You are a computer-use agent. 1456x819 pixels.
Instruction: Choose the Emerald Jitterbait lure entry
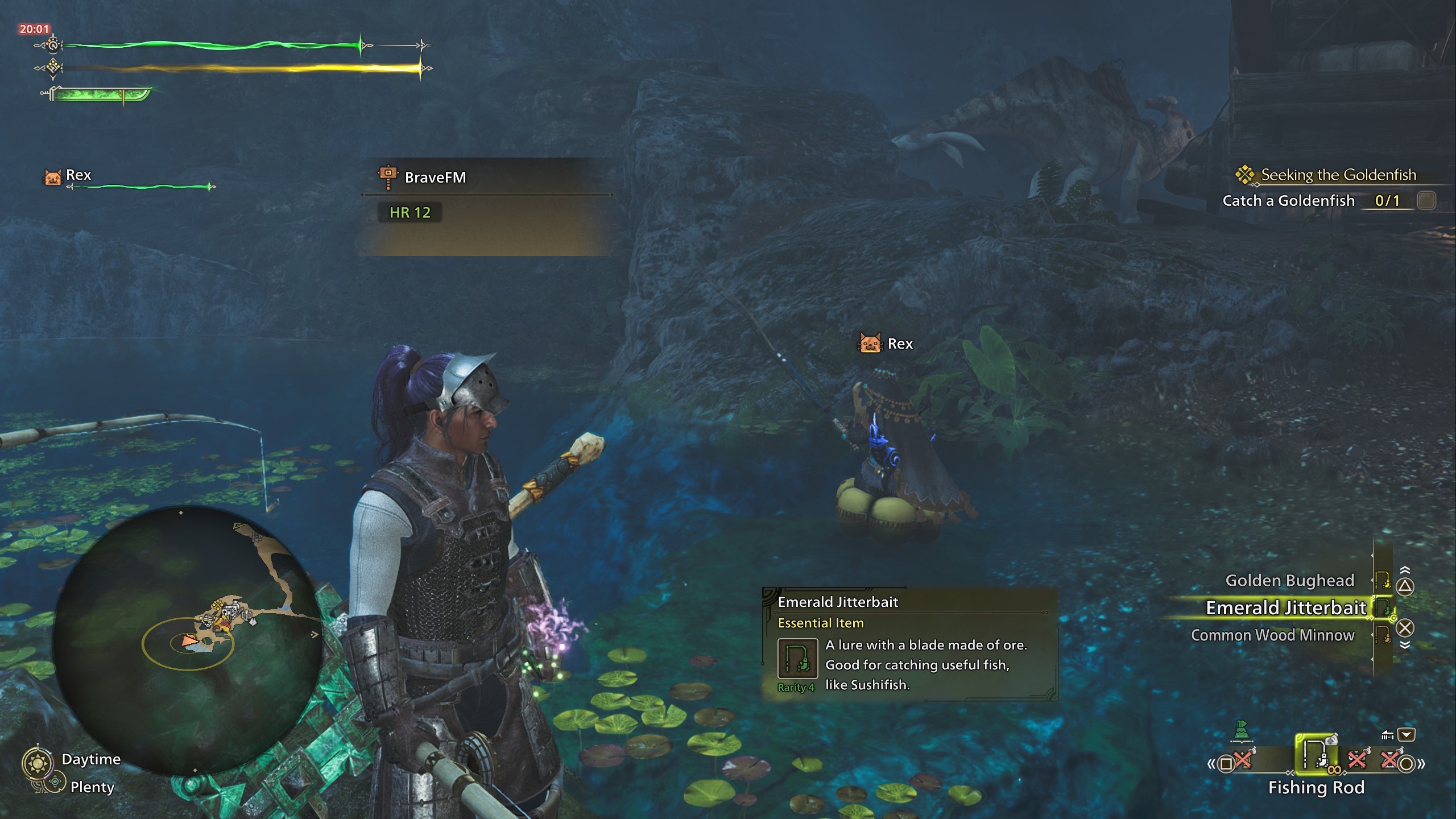pos(1285,608)
